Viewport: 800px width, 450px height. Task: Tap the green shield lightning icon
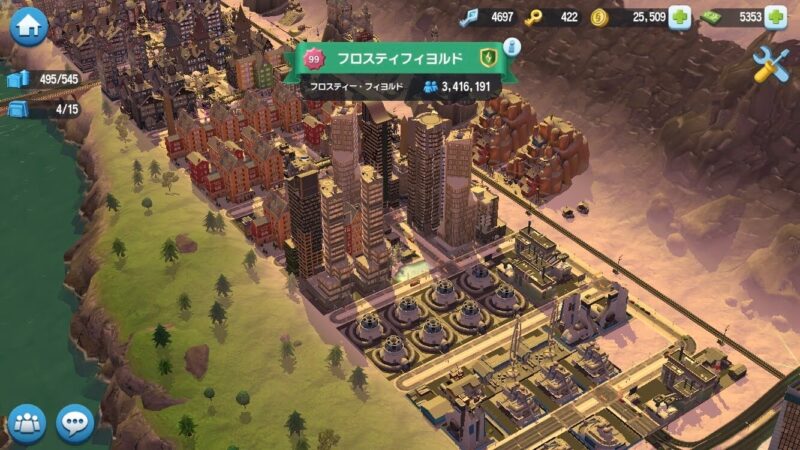[x=487, y=58]
